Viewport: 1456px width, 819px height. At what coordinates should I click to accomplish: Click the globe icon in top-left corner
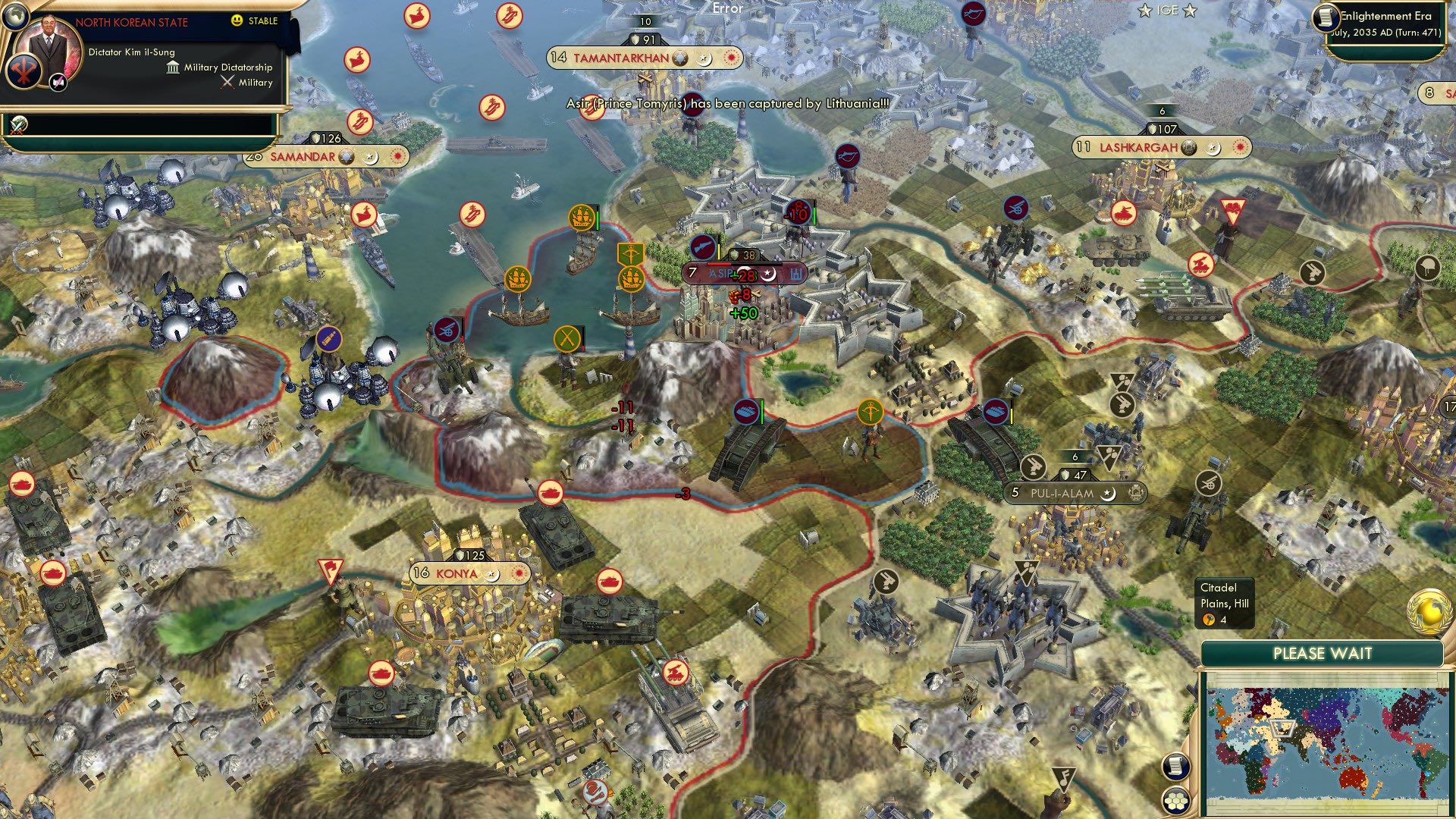(14, 16)
